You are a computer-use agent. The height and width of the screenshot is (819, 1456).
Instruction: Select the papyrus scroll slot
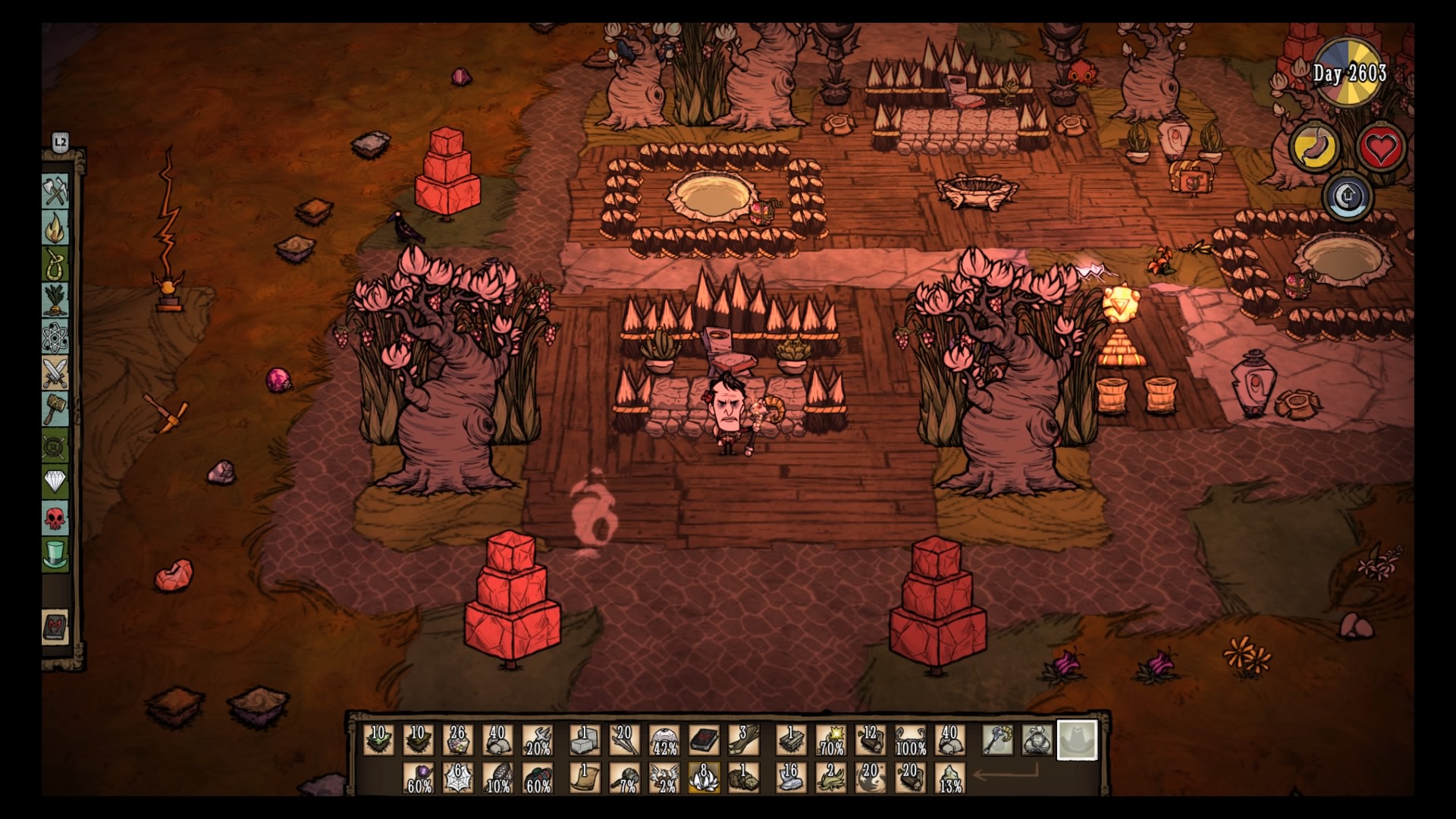pyautogui.click(x=585, y=778)
